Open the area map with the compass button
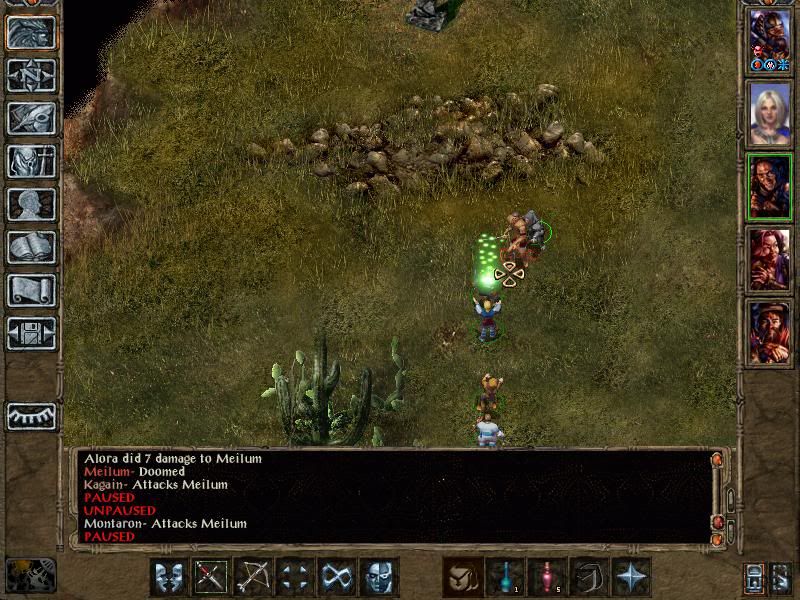This screenshot has height=600, width=800. coord(31,76)
